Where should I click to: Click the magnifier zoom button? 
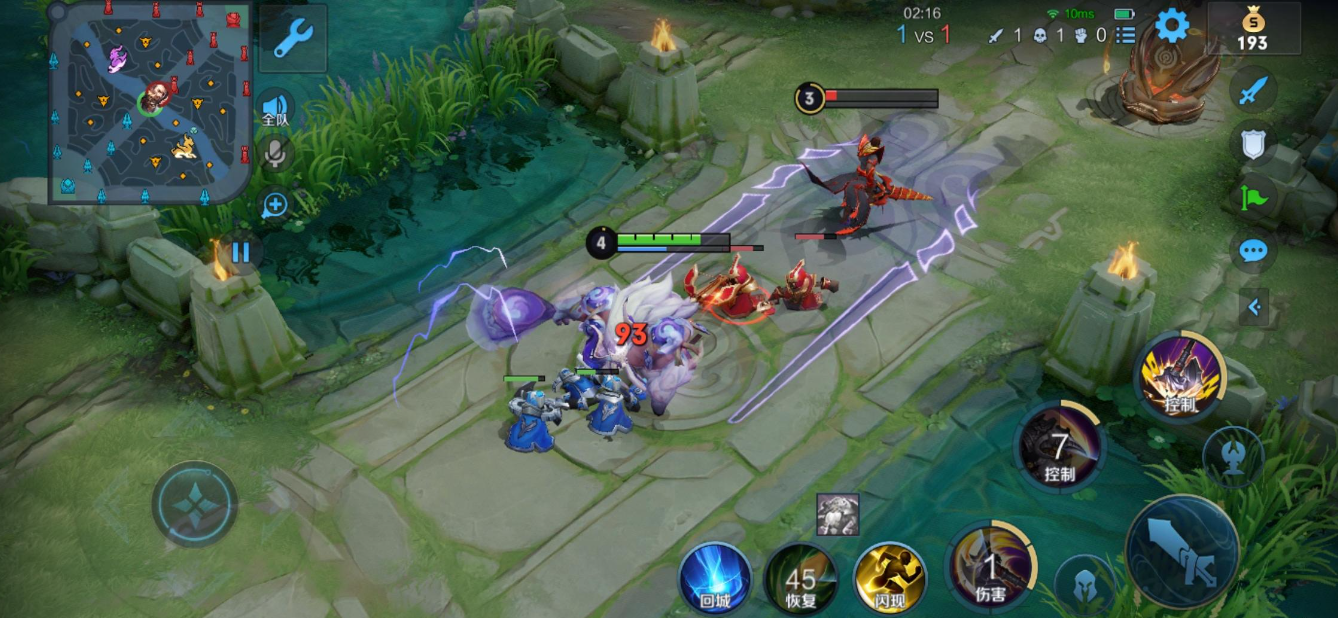point(275,206)
